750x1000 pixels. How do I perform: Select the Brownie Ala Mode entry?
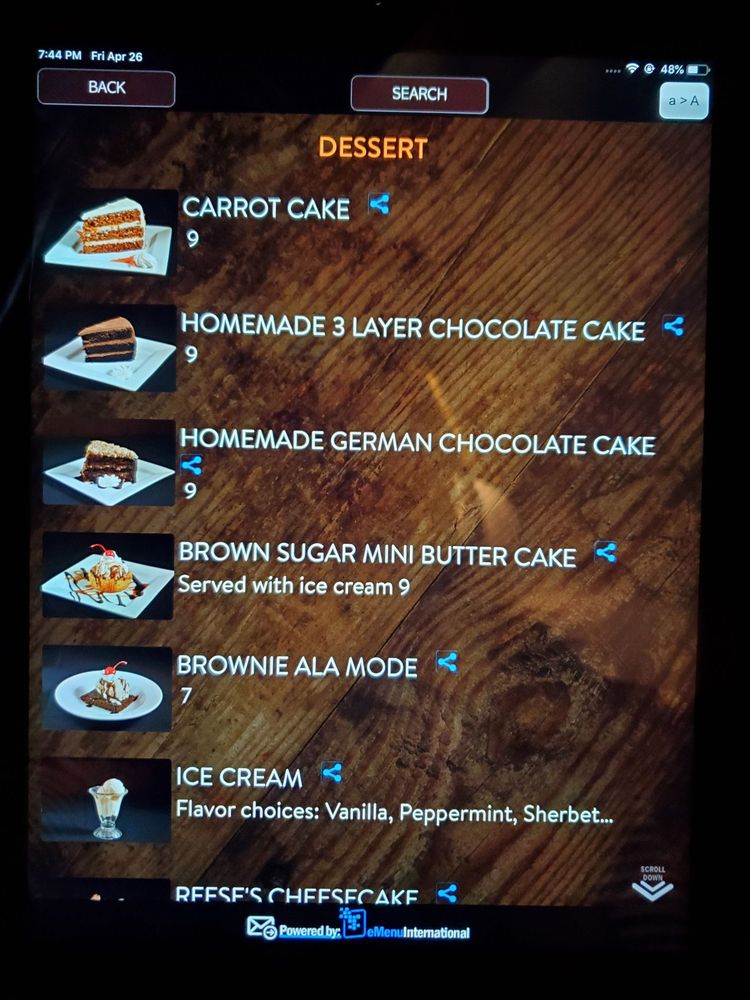point(297,667)
